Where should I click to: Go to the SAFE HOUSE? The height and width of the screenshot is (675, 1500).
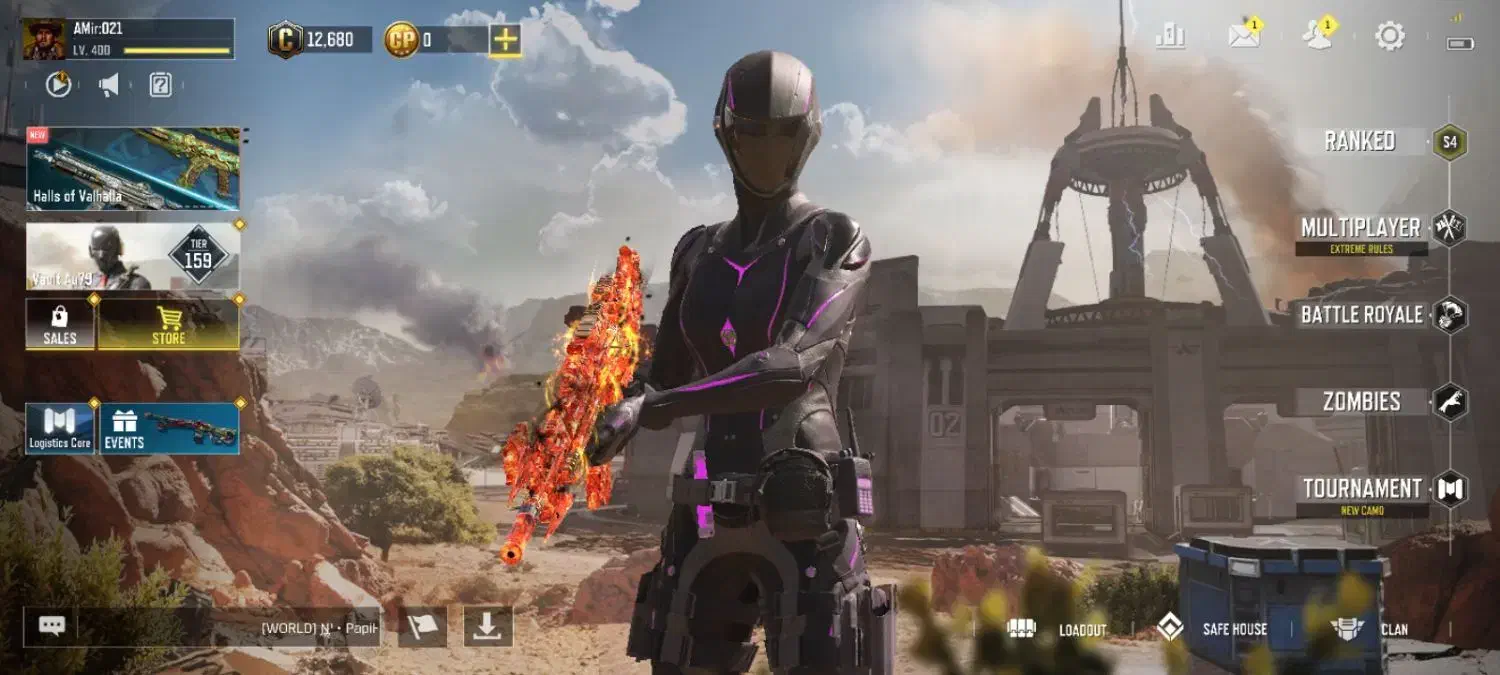tap(1212, 629)
